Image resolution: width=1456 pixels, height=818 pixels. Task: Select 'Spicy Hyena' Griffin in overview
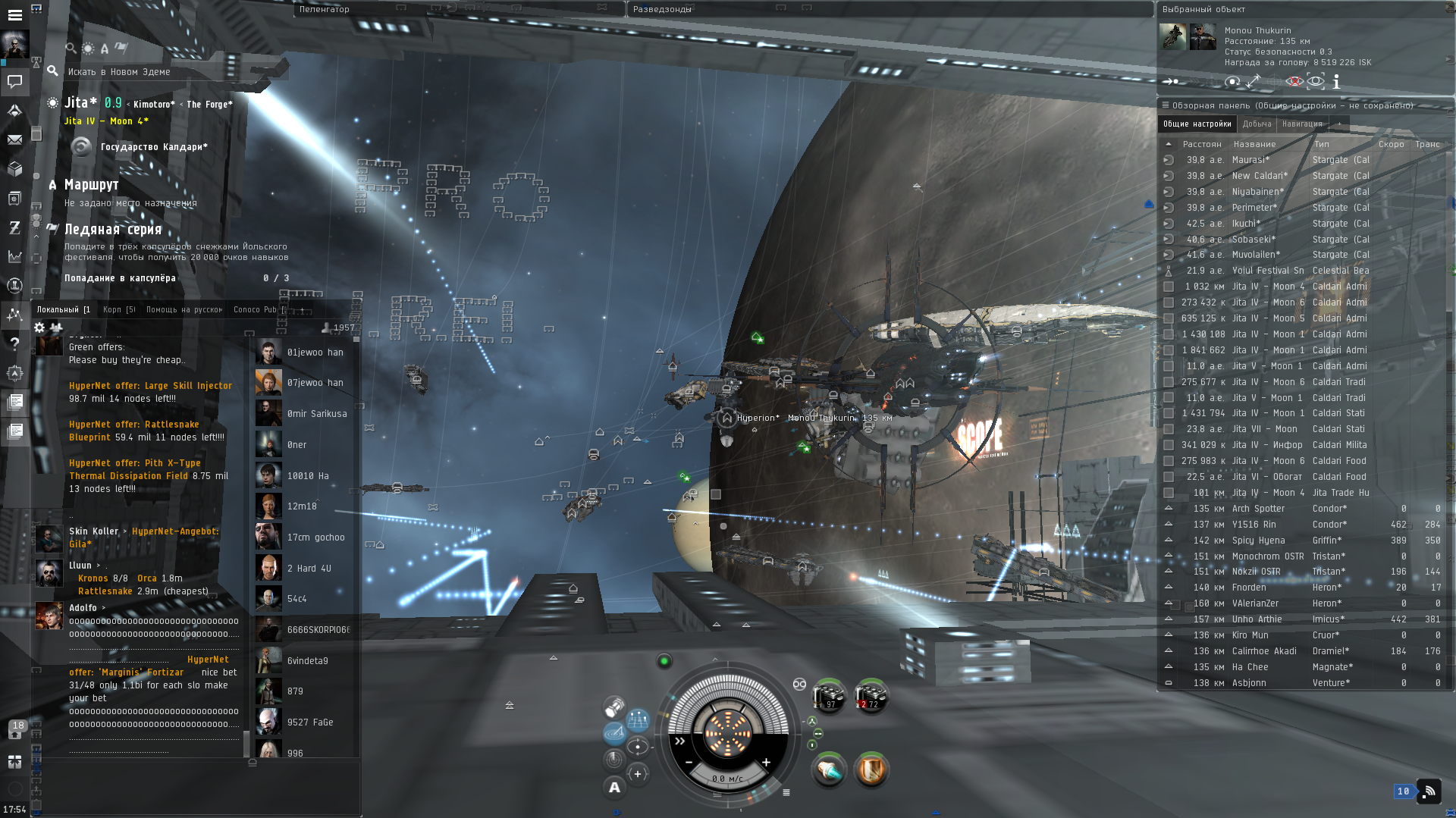[1258, 541]
